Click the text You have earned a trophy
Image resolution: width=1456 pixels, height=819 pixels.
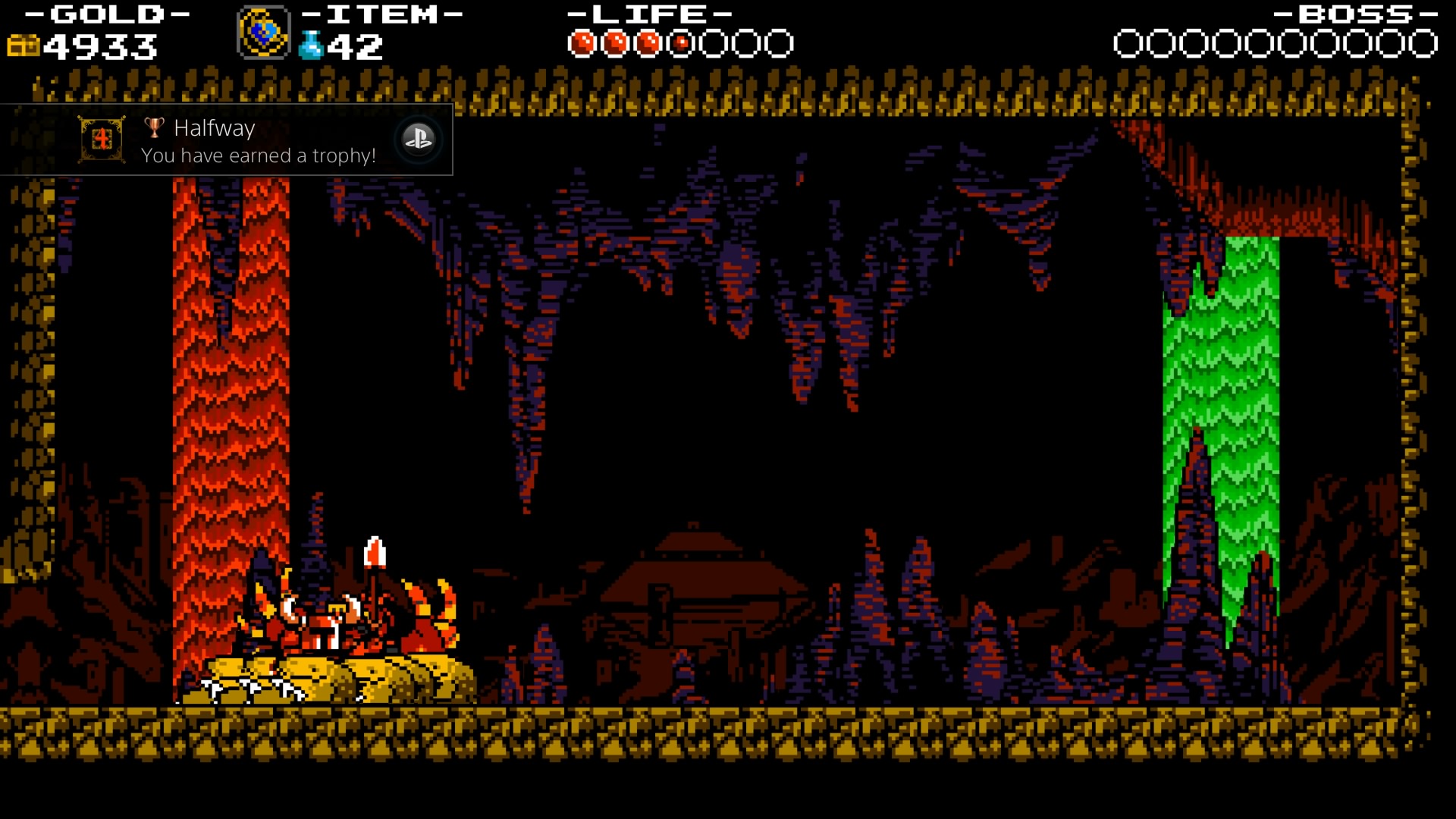point(258,156)
